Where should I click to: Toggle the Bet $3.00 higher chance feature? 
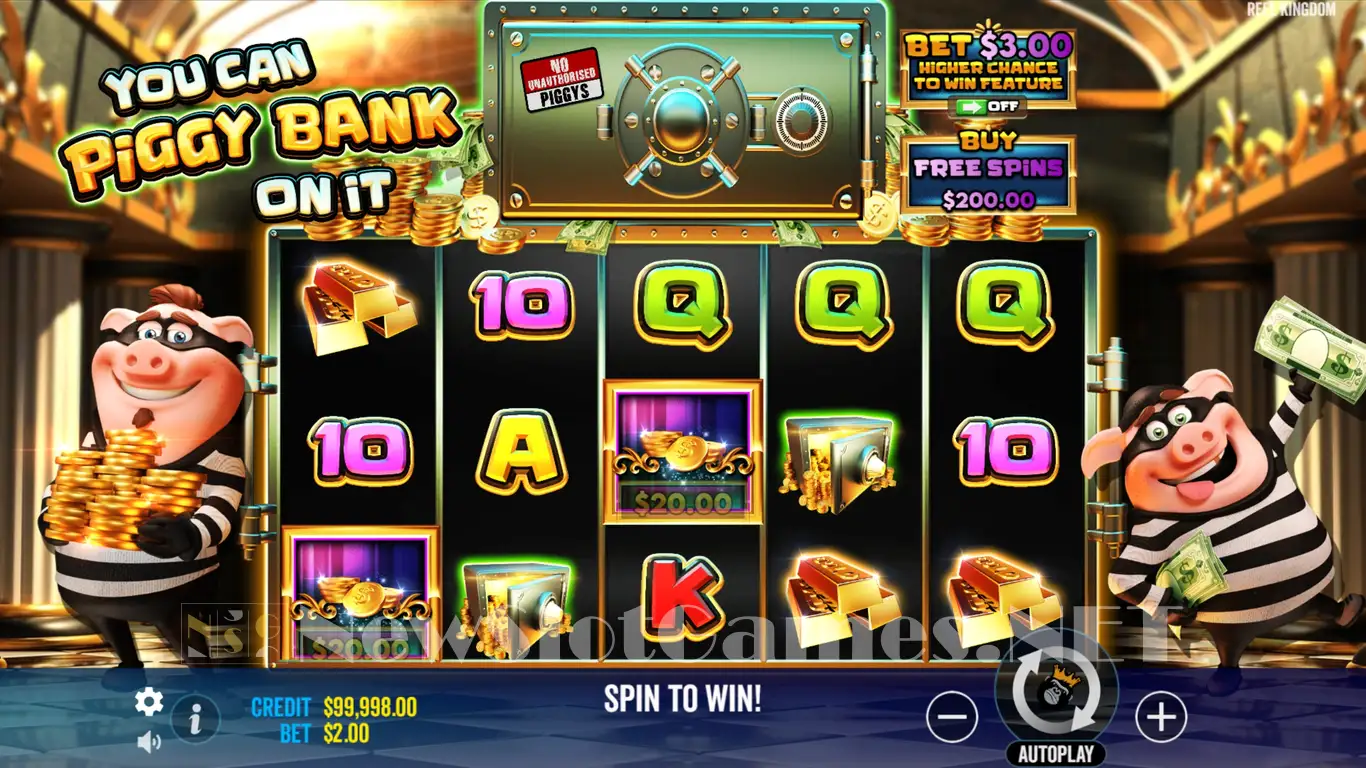987,105
